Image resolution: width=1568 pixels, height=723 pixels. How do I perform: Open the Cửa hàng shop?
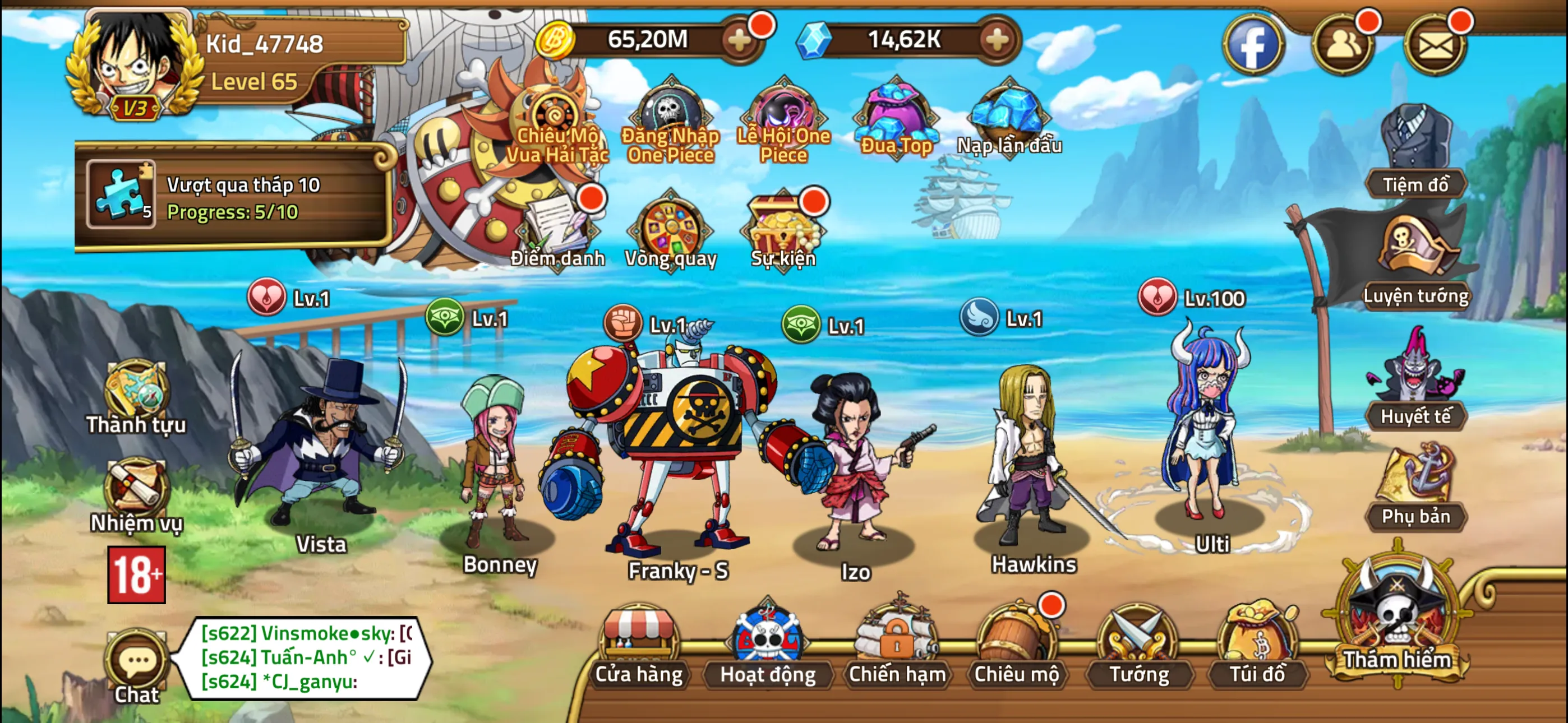pos(639,646)
